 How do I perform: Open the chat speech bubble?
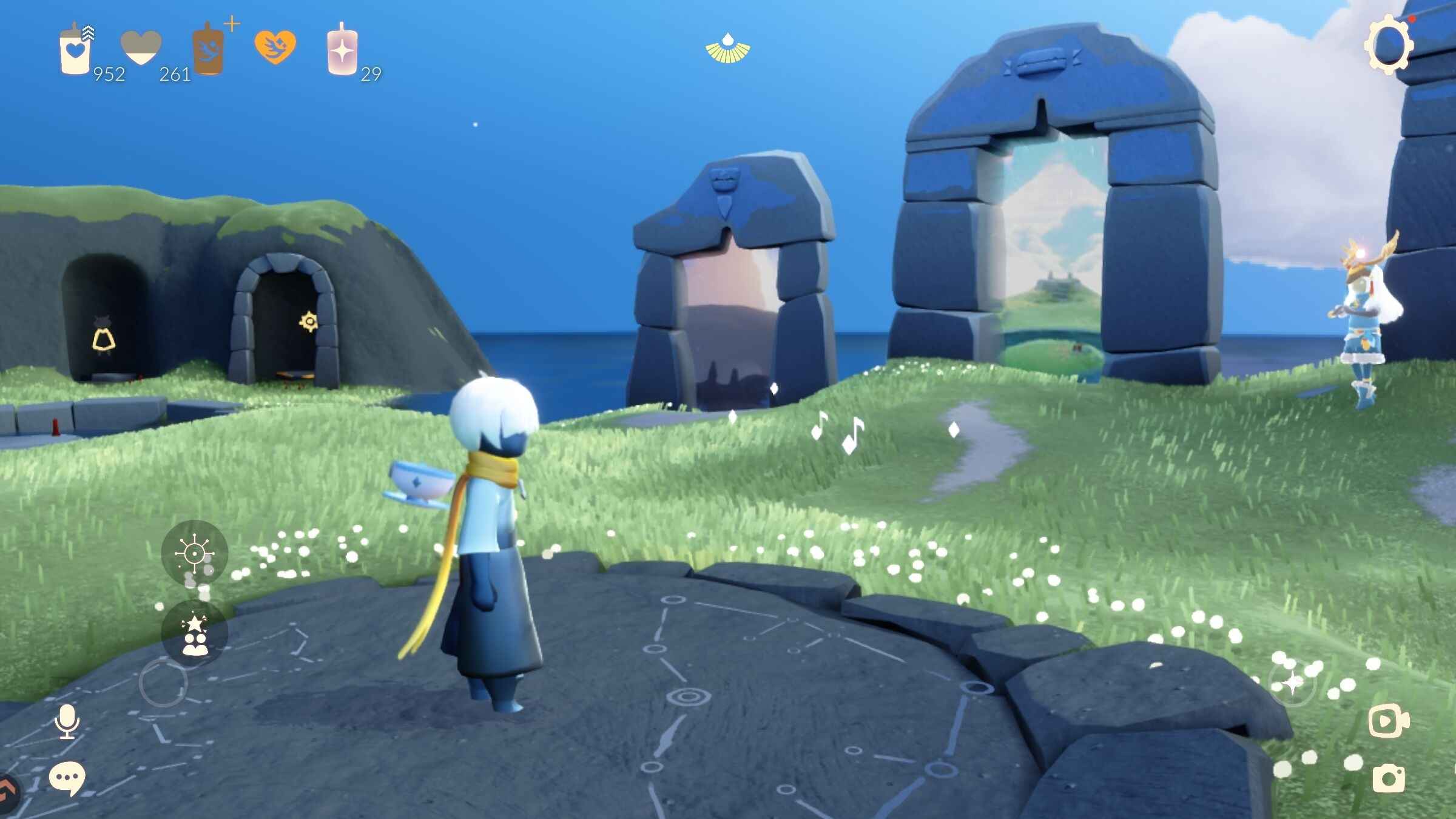(66, 778)
